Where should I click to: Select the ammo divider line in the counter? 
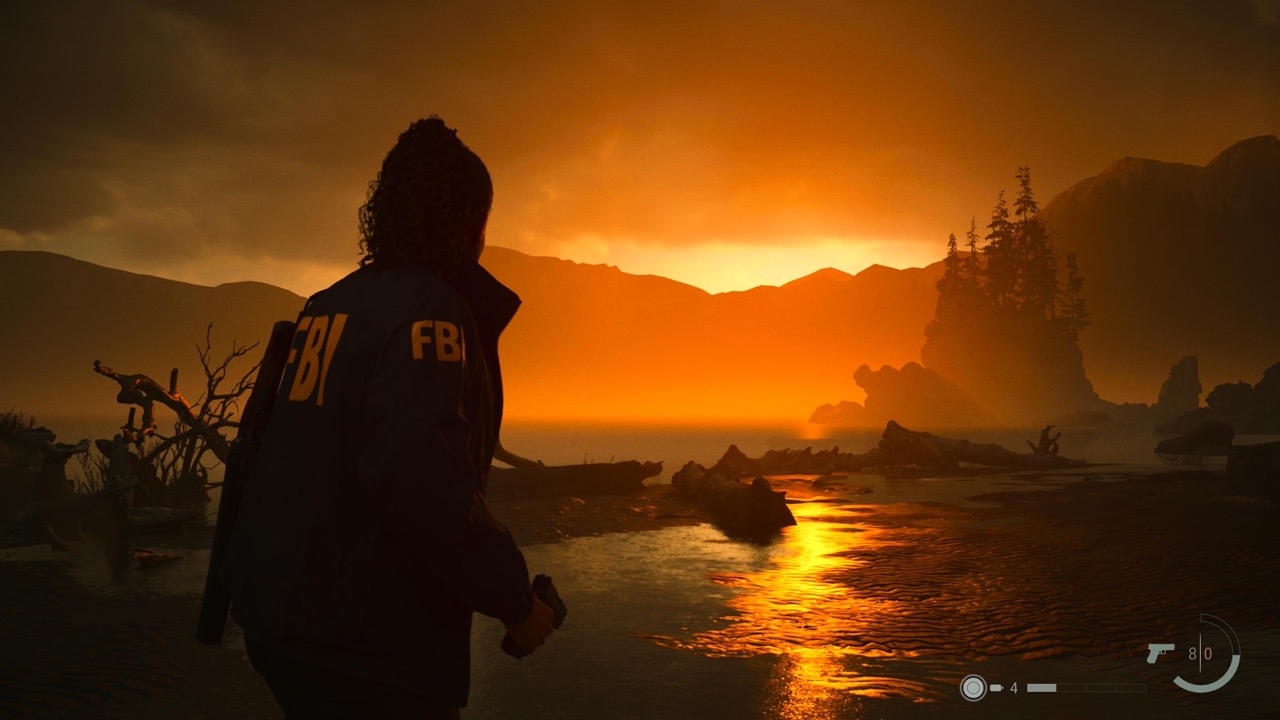pyautogui.click(x=1200, y=652)
